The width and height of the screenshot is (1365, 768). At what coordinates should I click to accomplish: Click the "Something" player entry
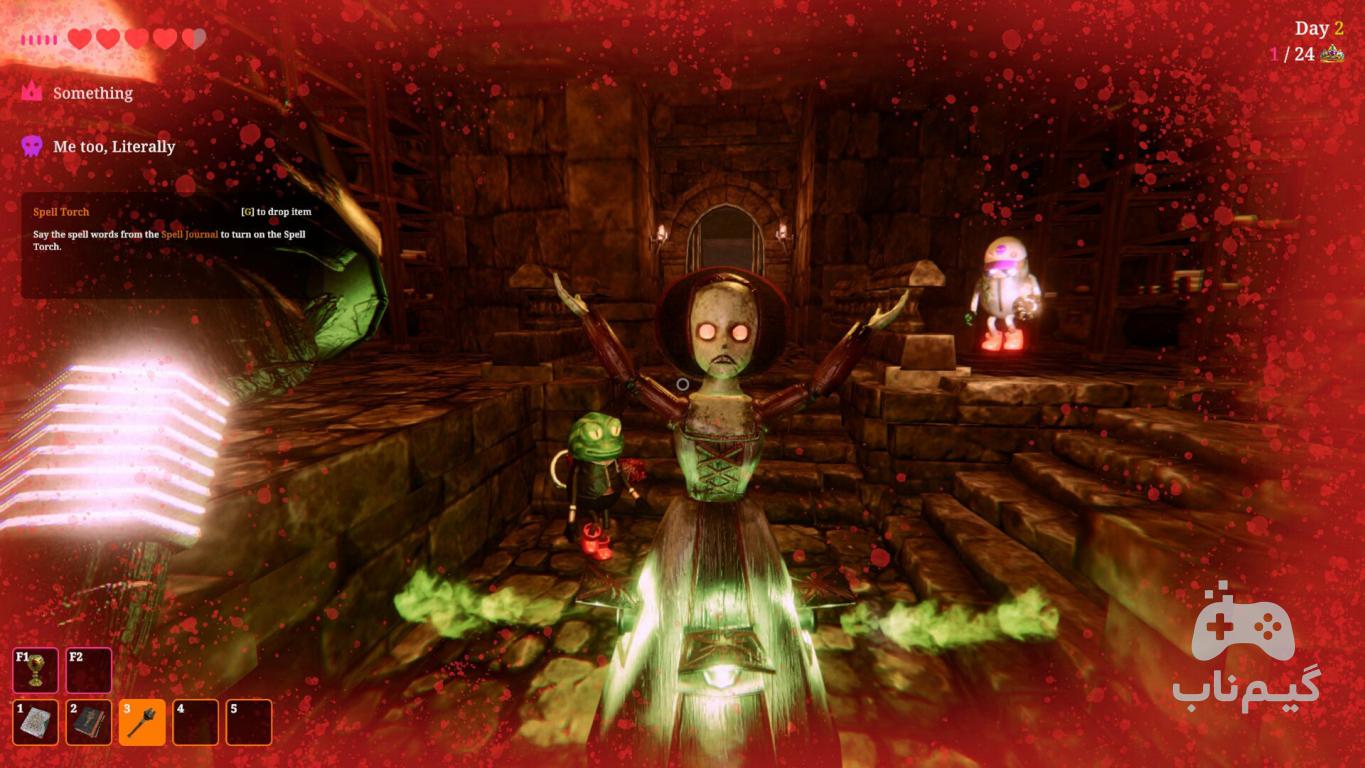pyautogui.click(x=92, y=93)
